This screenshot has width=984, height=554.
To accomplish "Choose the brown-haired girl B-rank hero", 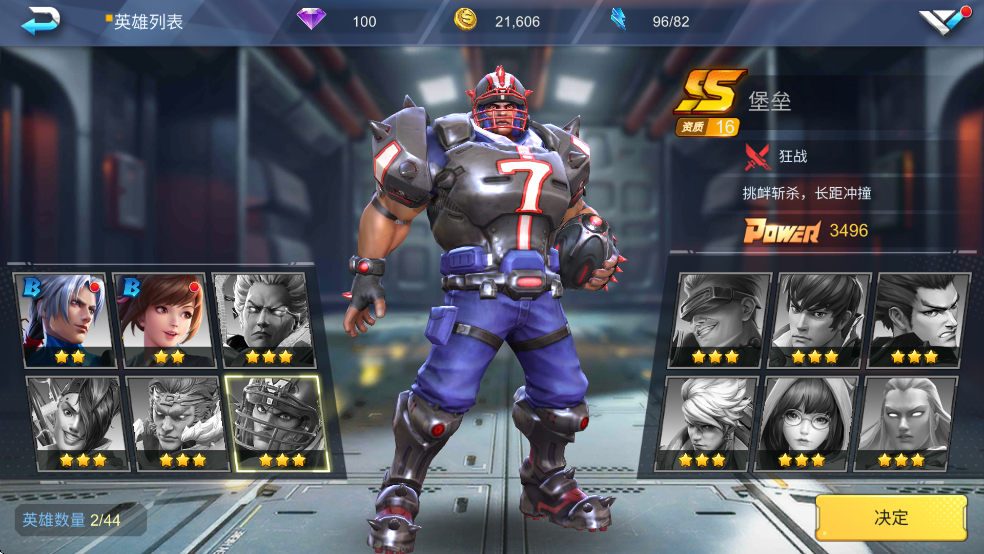I will tap(162, 319).
